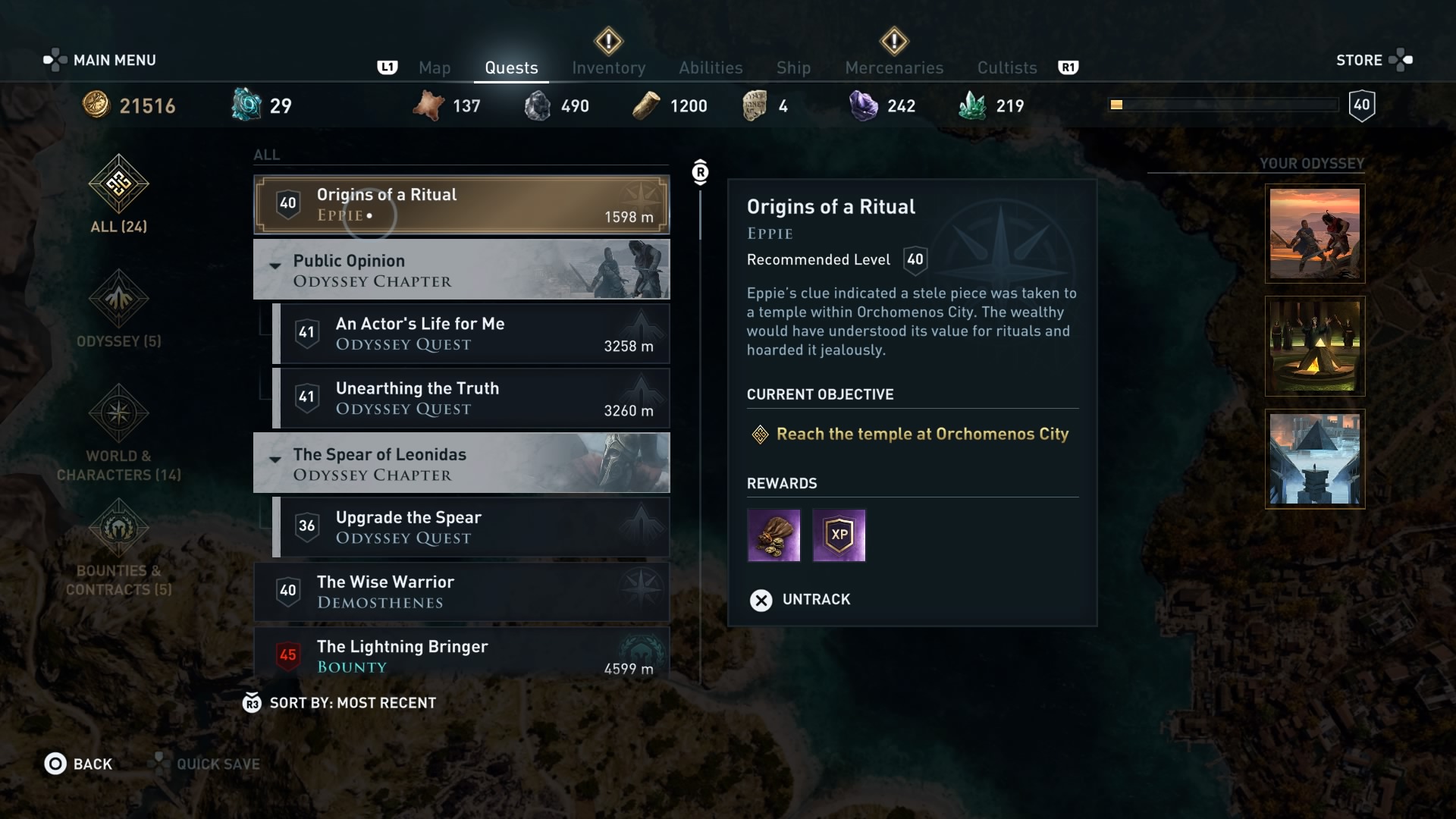This screenshot has height=819, width=1456.
Task: Open the Store
Action: tap(1360, 59)
